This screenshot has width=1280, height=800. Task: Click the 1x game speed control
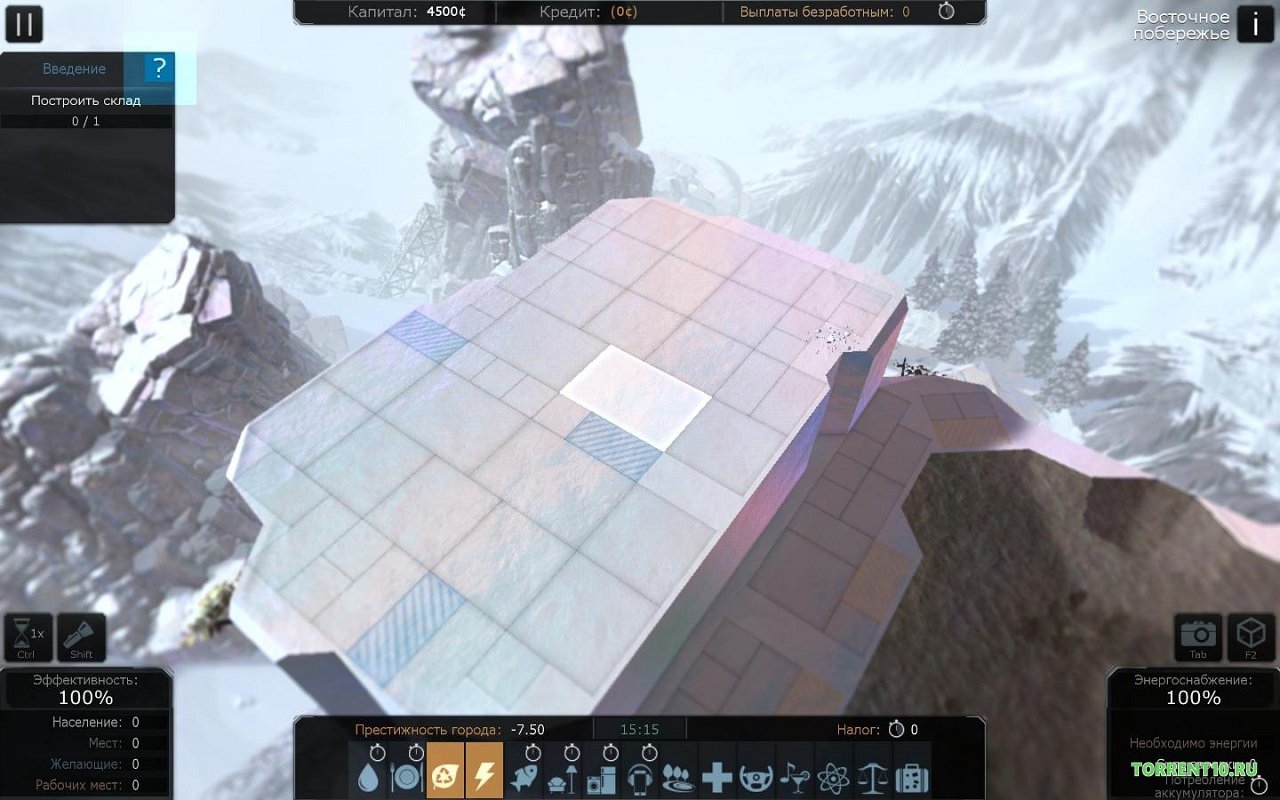28,634
